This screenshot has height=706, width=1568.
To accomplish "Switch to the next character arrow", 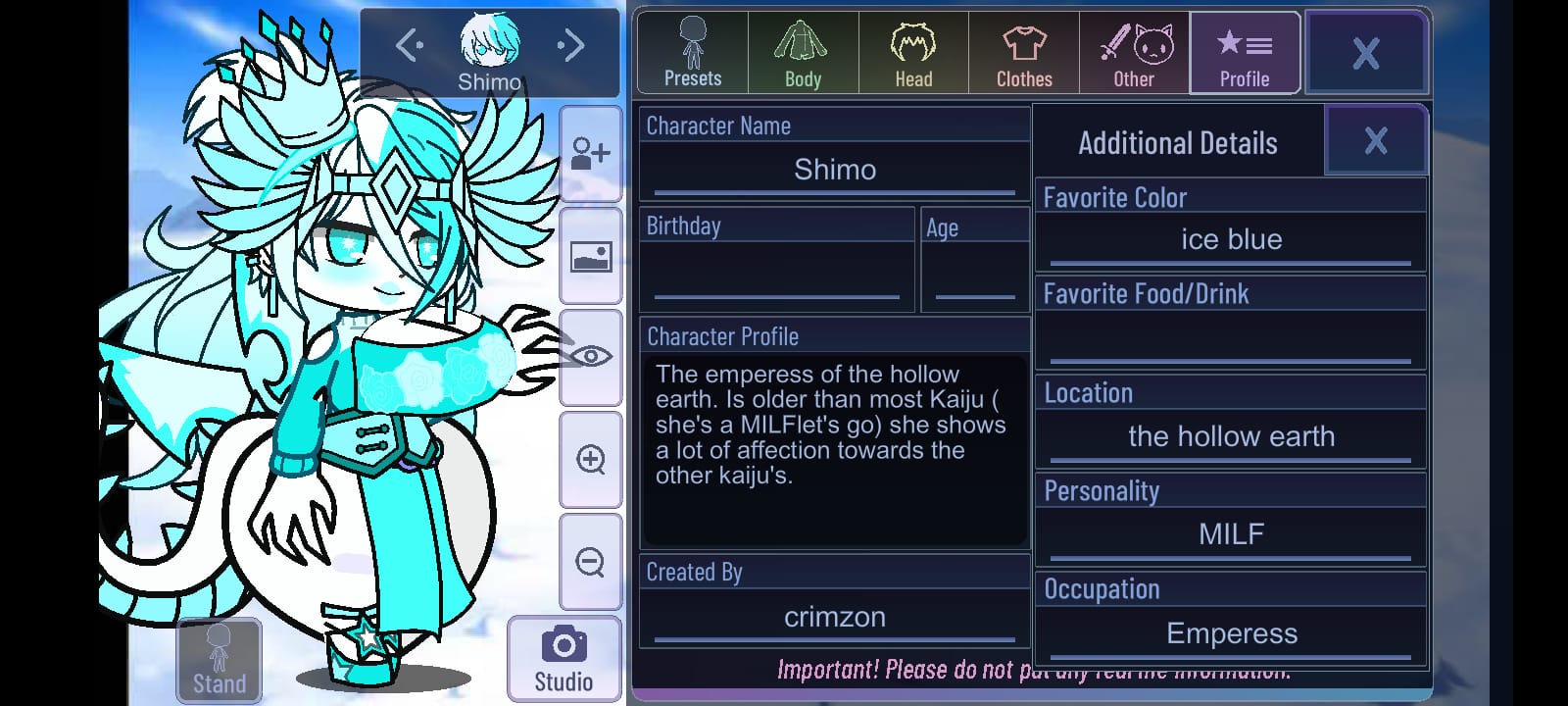I will 571,45.
